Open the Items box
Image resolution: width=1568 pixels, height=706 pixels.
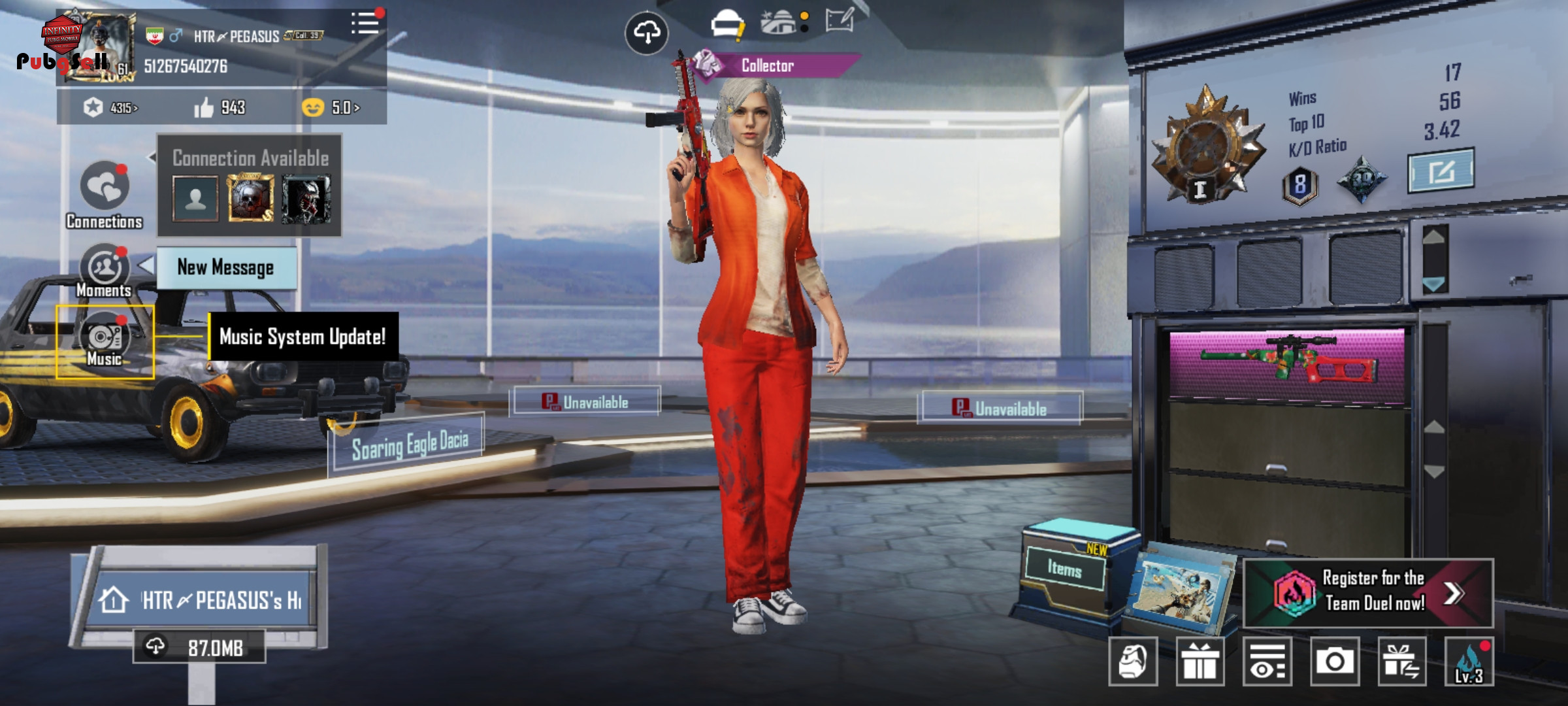[x=1064, y=569]
